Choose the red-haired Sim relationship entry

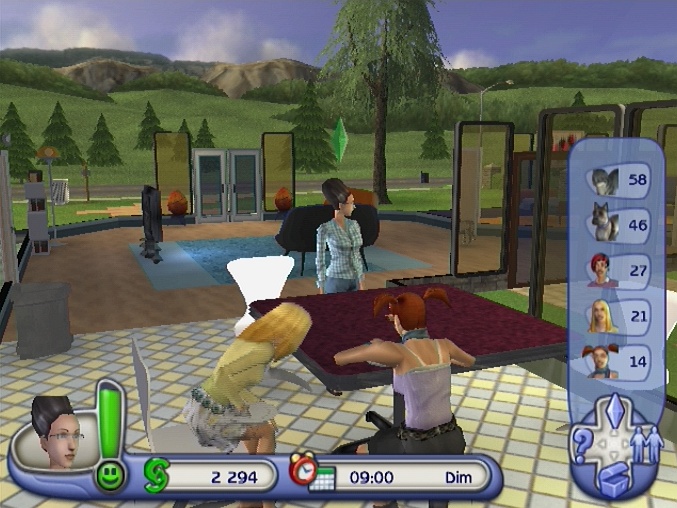pos(603,270)
